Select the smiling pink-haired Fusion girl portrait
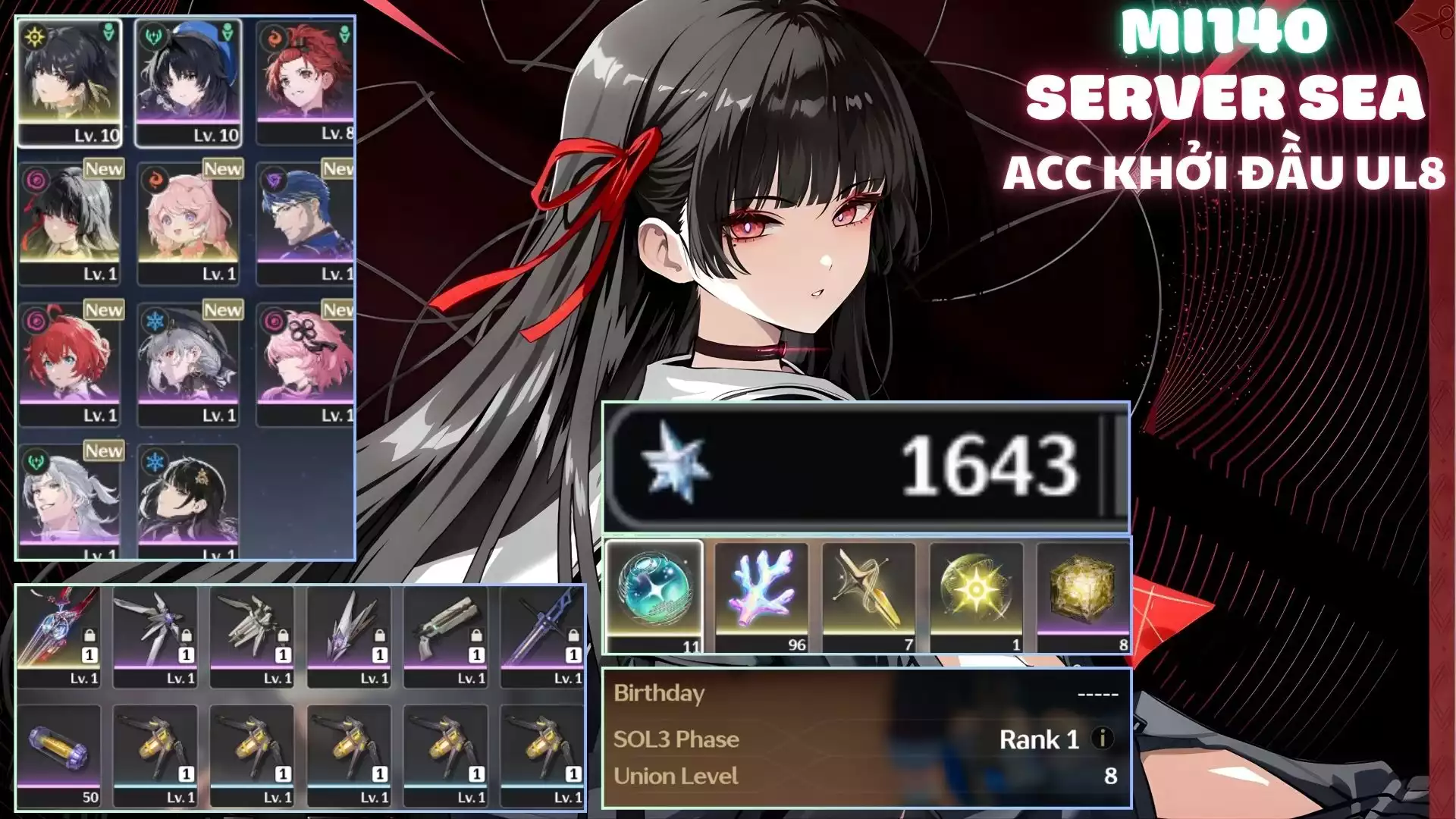The image size is (1456, 819). point(188,223)
